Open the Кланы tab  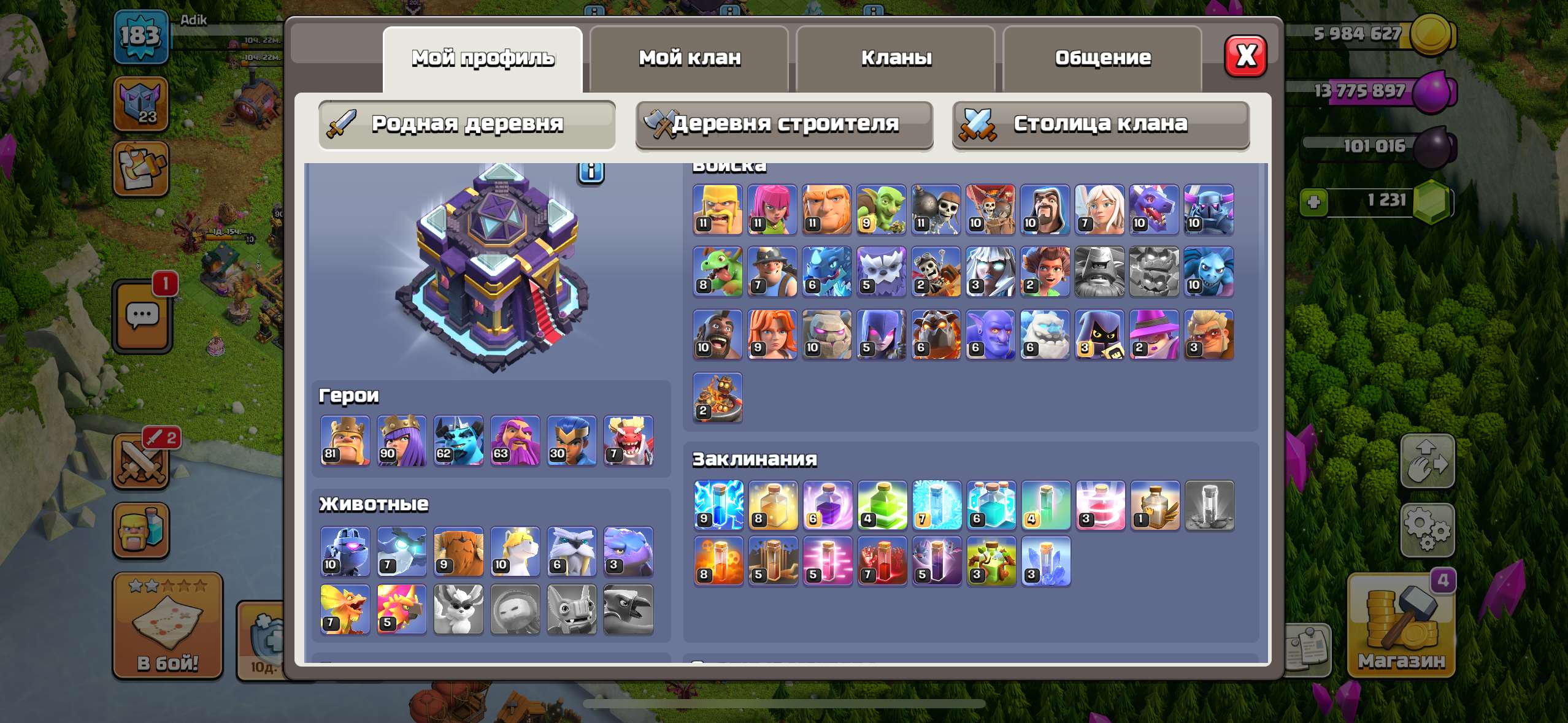(x=897, y=57)
